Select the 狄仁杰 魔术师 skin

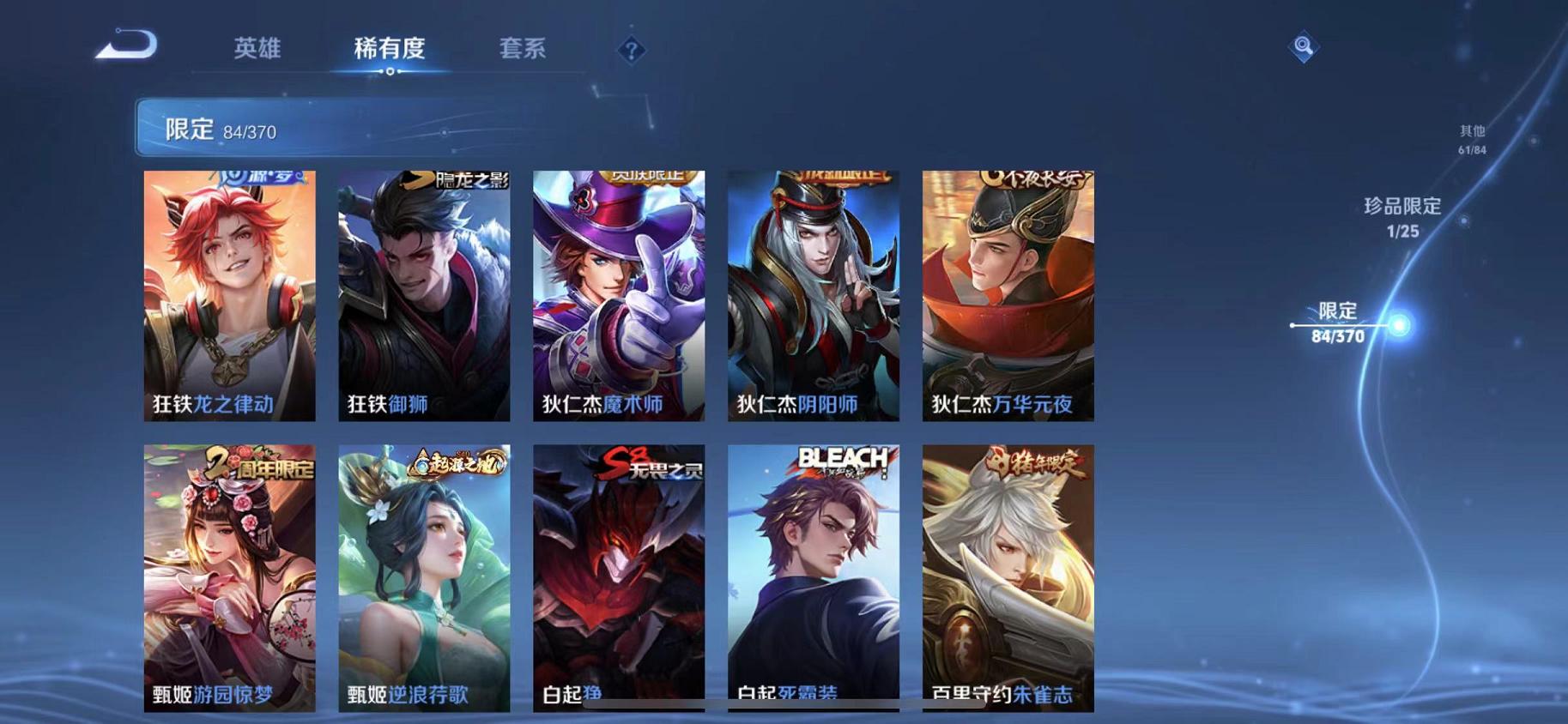click(x=617, y=296)
